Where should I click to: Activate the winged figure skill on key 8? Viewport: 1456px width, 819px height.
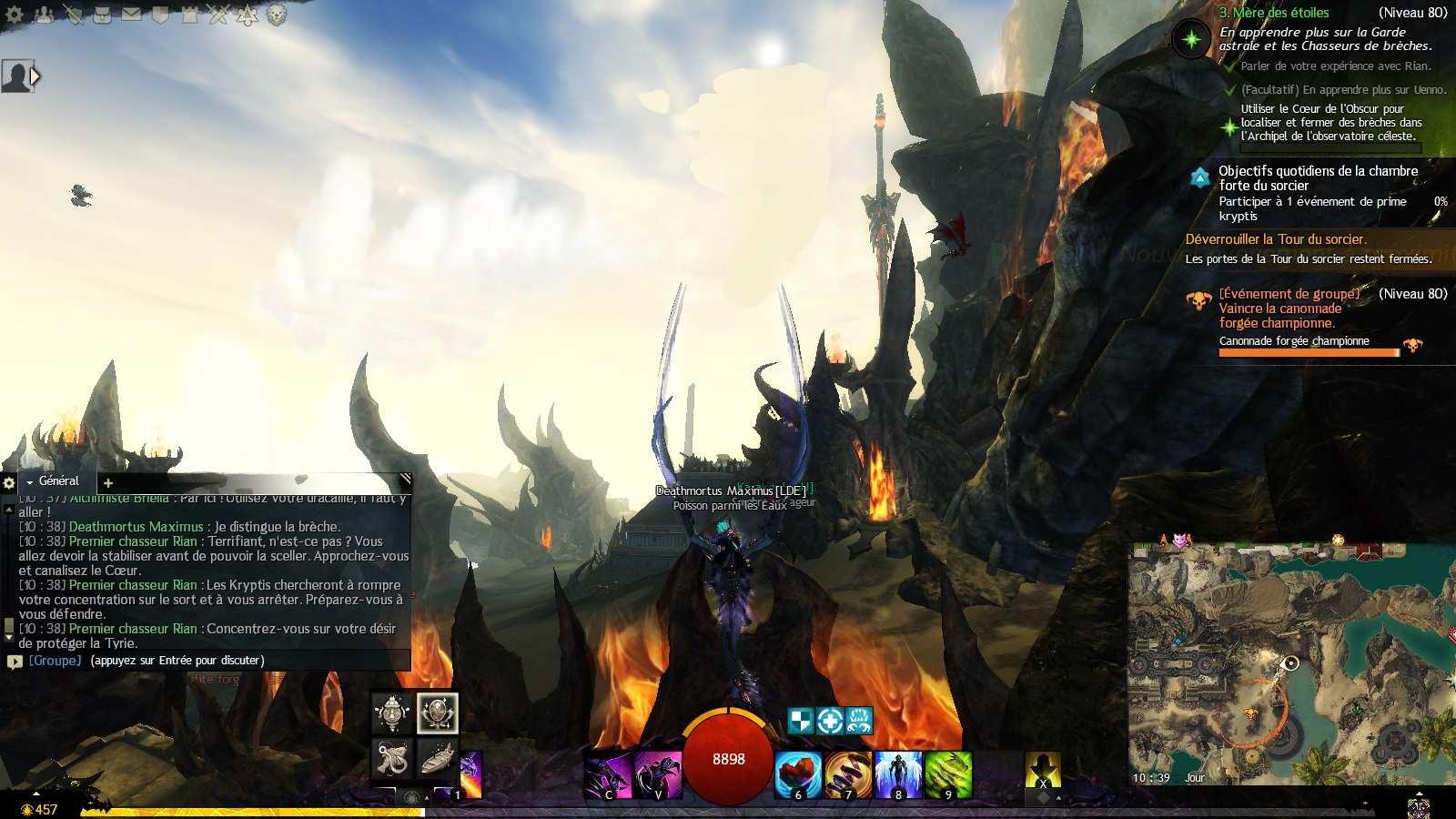point(899,774)
